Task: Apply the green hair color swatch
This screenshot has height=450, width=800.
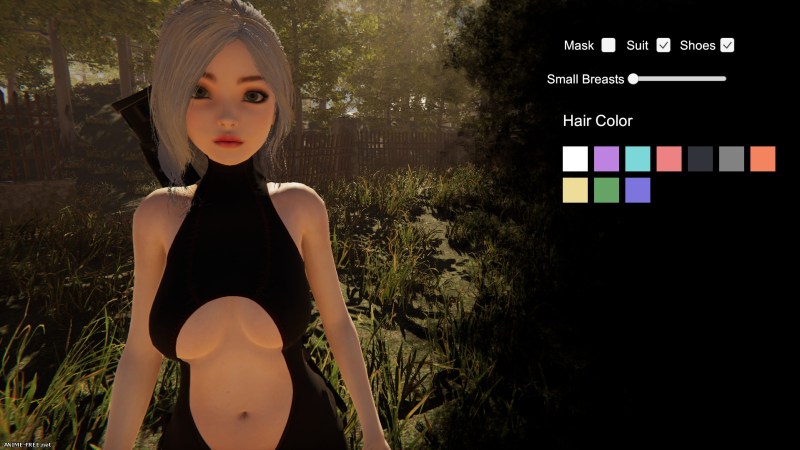Action: (606, 190)
